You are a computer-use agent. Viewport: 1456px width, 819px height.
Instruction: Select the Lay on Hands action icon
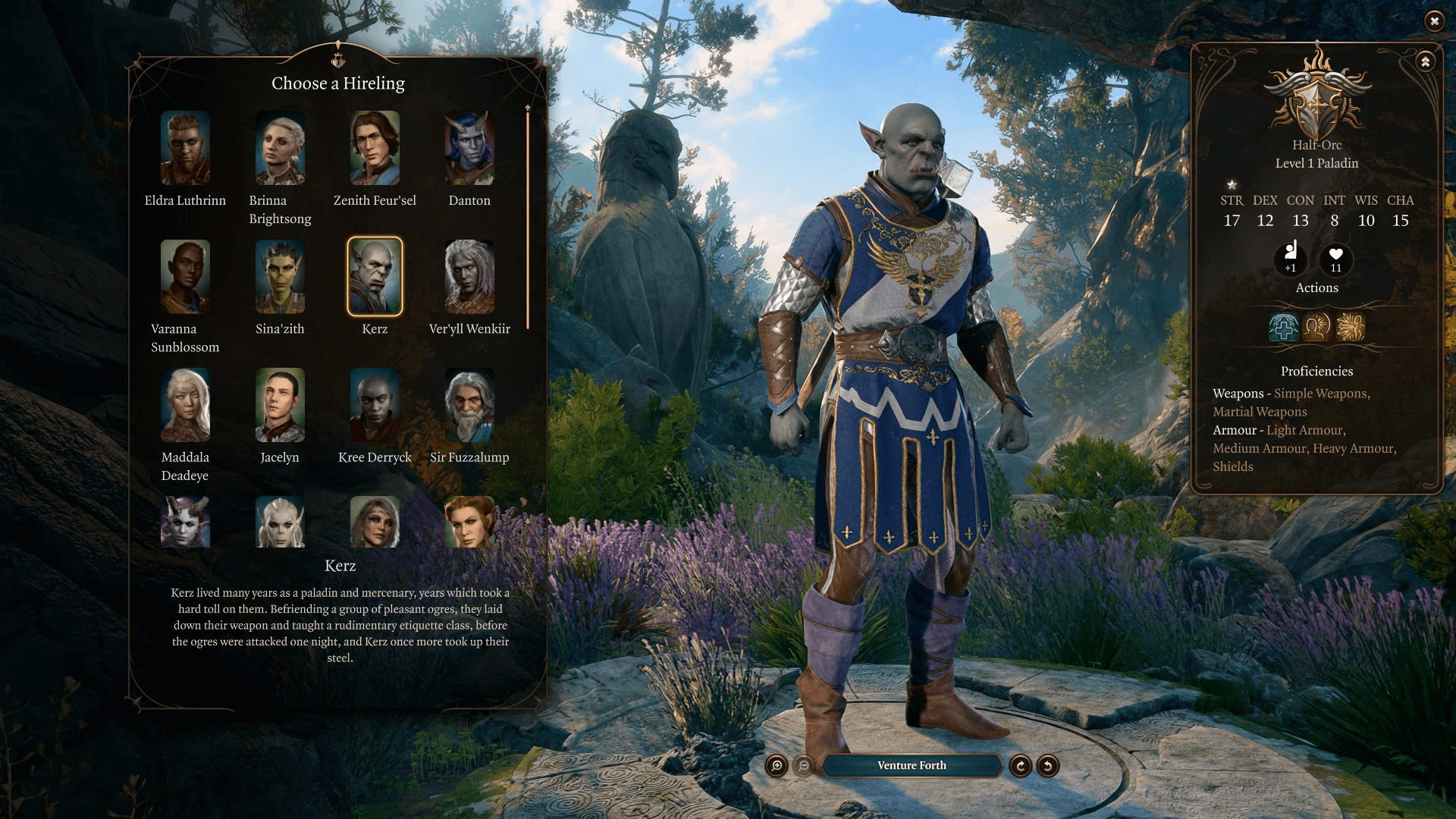[1285, 326]
